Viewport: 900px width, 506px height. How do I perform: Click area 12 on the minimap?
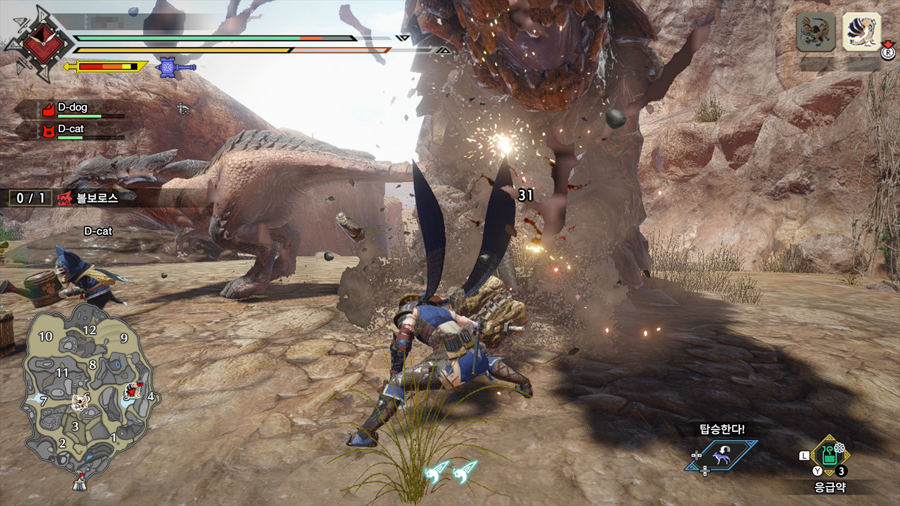90,330
